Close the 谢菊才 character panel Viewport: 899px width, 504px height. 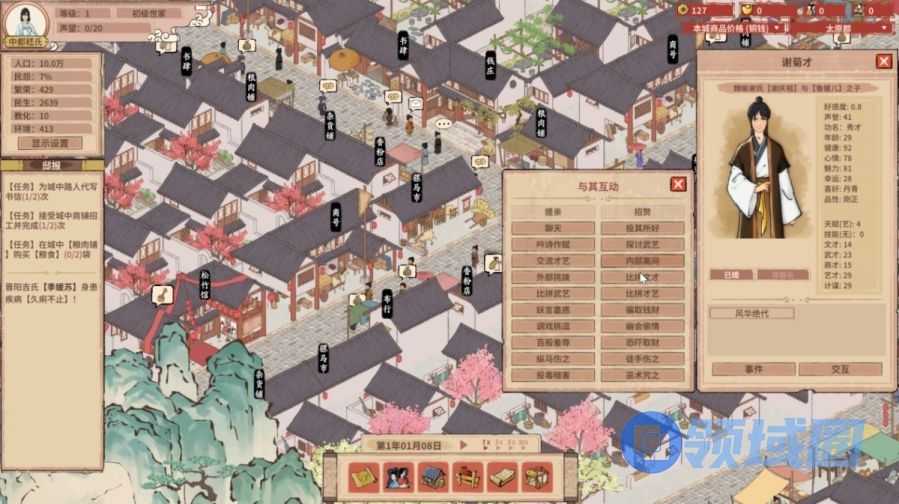pyautogui.click(x=883, y=61)
